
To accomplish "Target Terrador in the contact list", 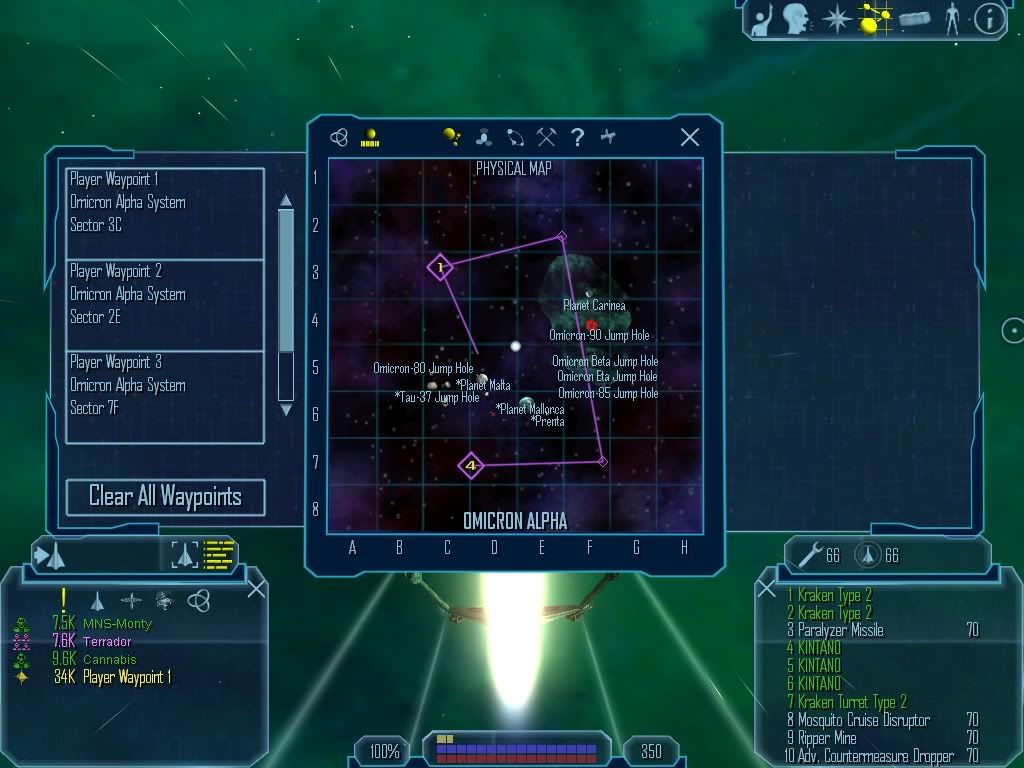I will [108, 642].
